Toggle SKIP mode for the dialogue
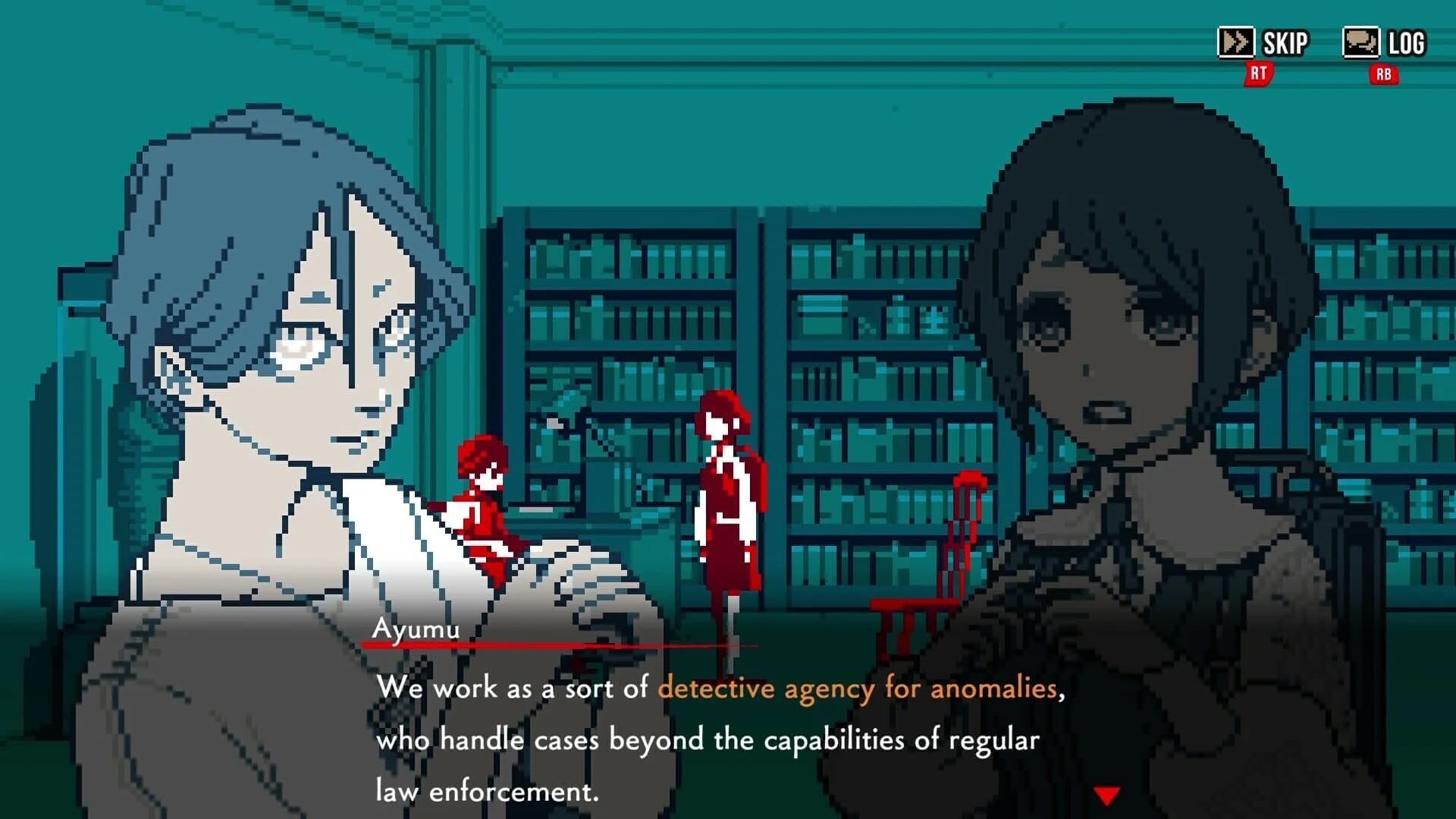 click(x=1284, y=42)
